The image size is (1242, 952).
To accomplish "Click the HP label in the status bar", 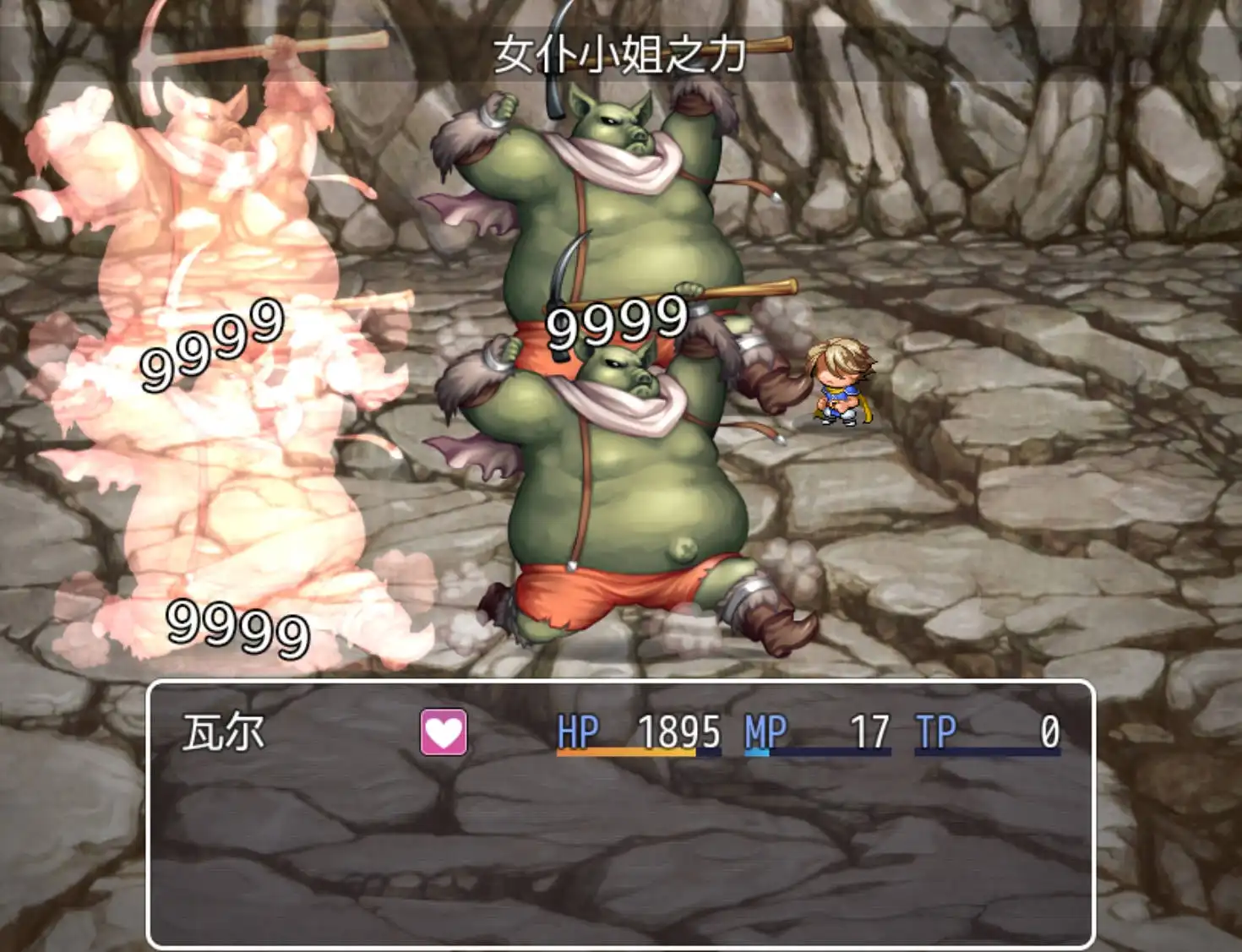I will (x=578, y=730).
